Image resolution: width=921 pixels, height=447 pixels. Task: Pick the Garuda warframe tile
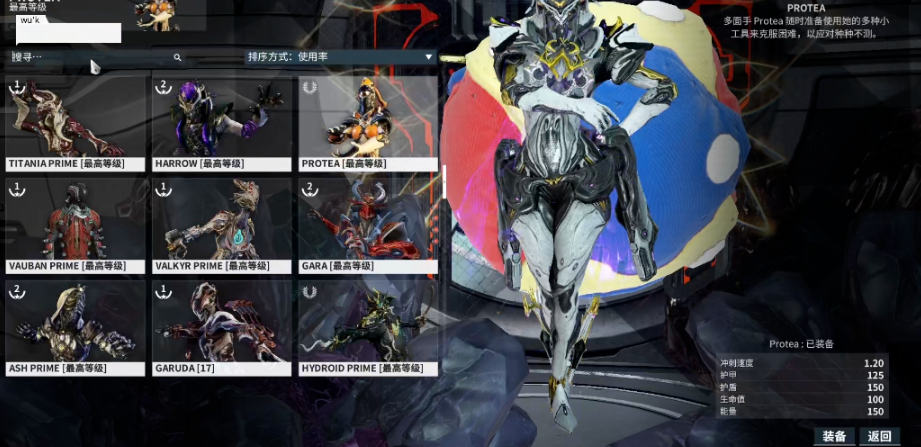(x=222, y=326)
